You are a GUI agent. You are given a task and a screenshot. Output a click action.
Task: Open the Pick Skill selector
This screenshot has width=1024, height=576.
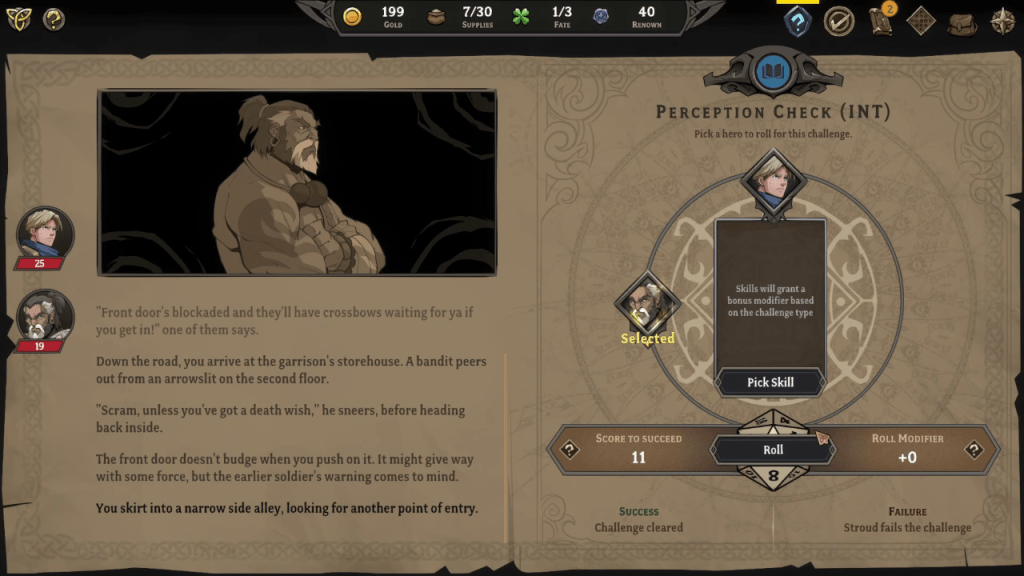point(771,382)
